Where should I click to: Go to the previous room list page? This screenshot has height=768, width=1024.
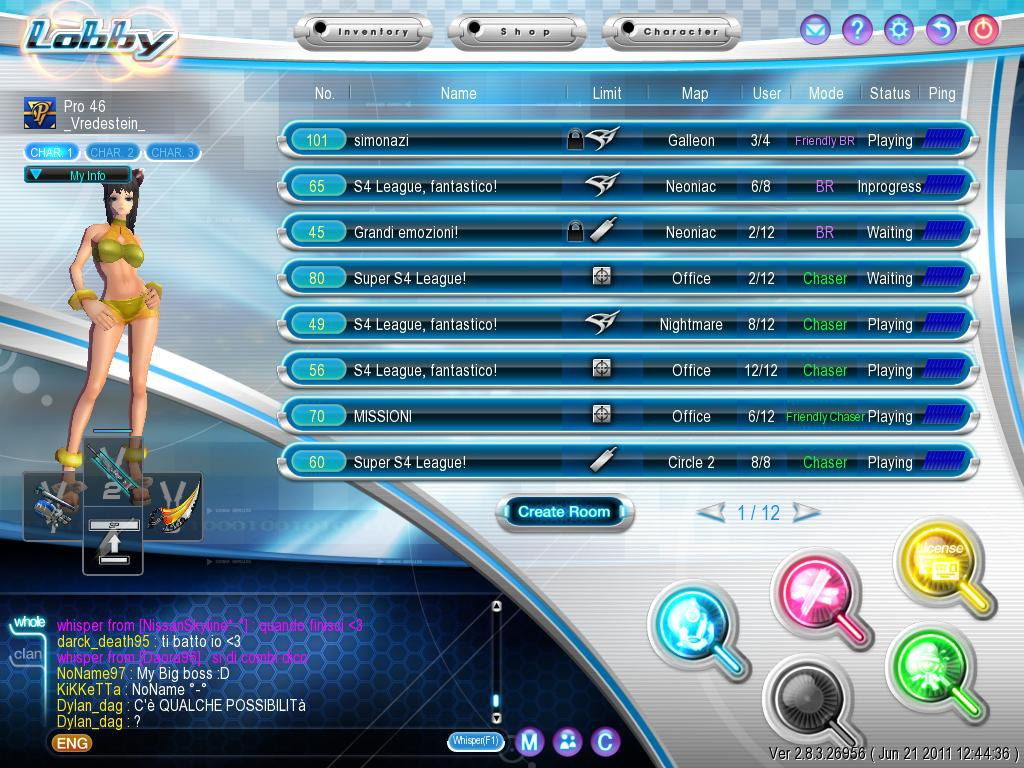(x=711, y=513)
